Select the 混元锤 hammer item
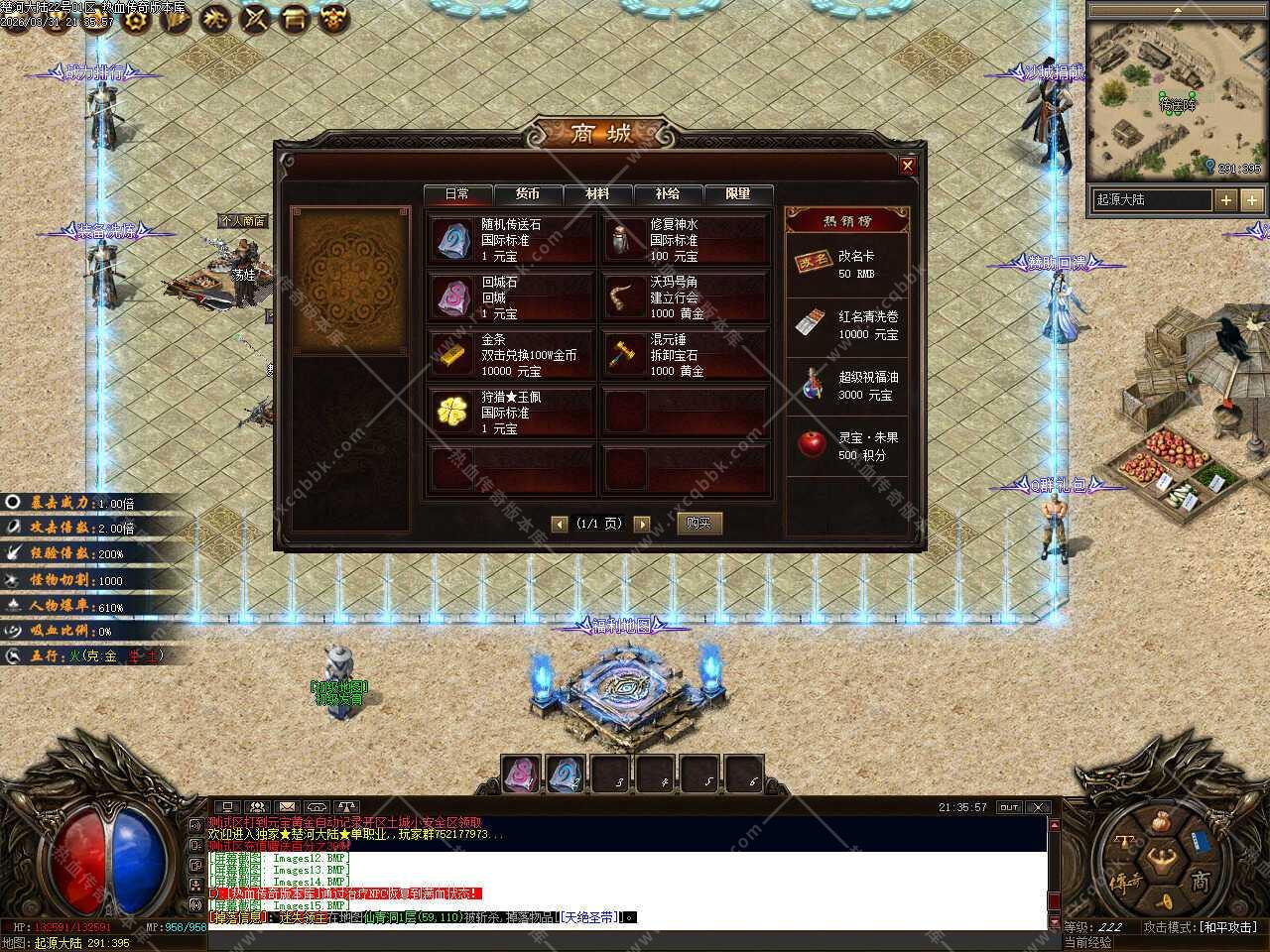The width and height of the screenshot is (1270, 952). tap(685, 355)
